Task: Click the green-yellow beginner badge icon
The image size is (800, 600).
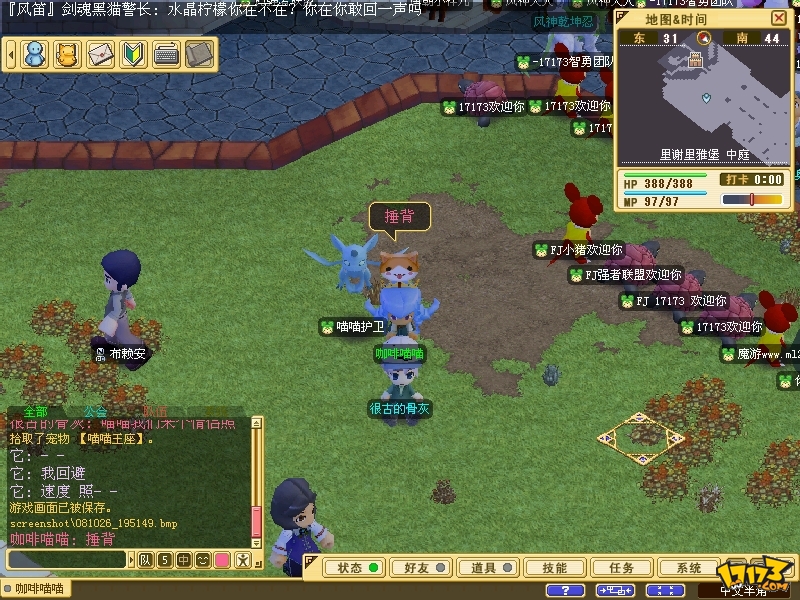Action: click(x=133, y=54)
